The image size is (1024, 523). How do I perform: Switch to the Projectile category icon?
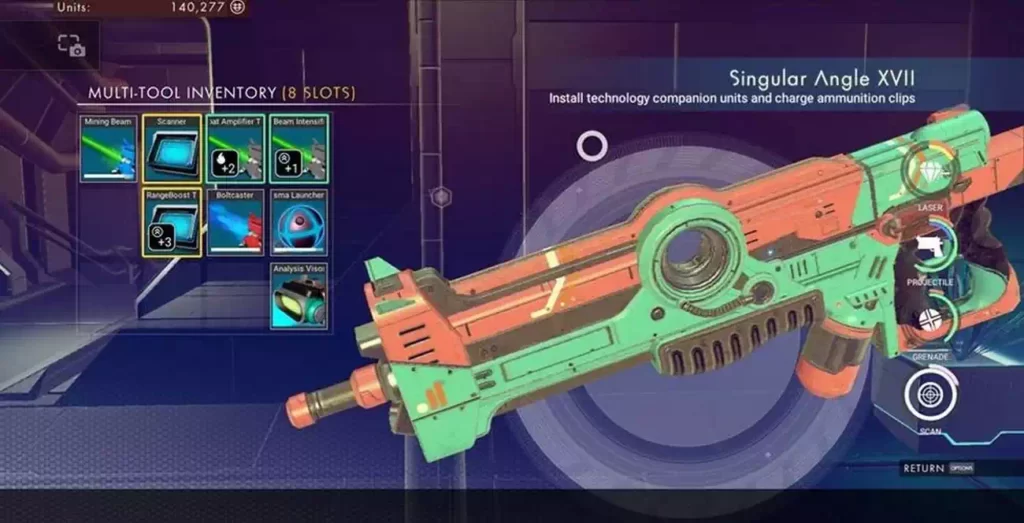[x=930, y=246]
